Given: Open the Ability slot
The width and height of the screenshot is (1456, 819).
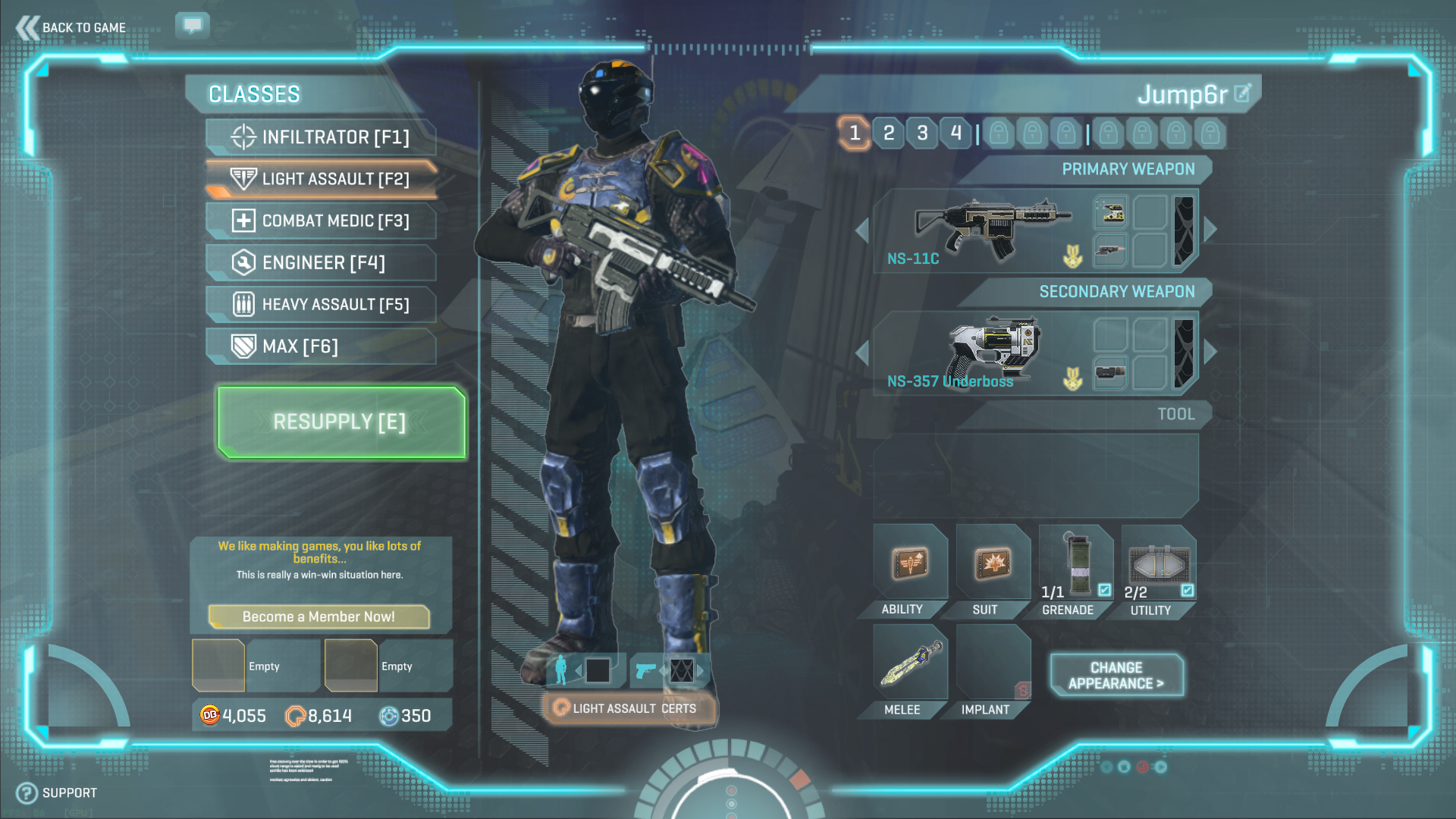Looking at the screenshot, I should 909,565.
